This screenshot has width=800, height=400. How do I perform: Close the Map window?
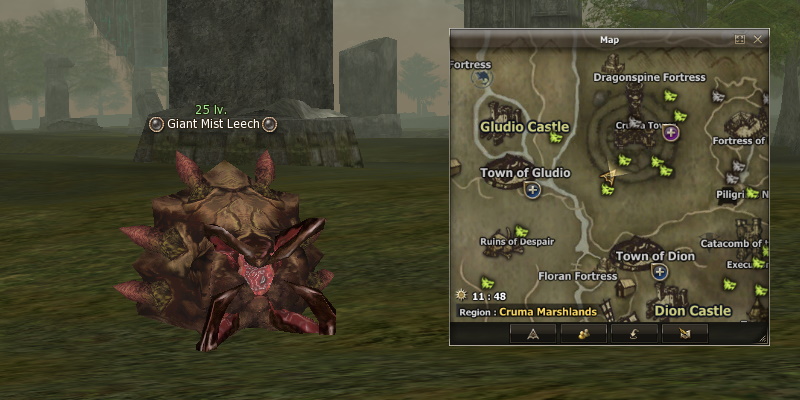click(758, 40)
